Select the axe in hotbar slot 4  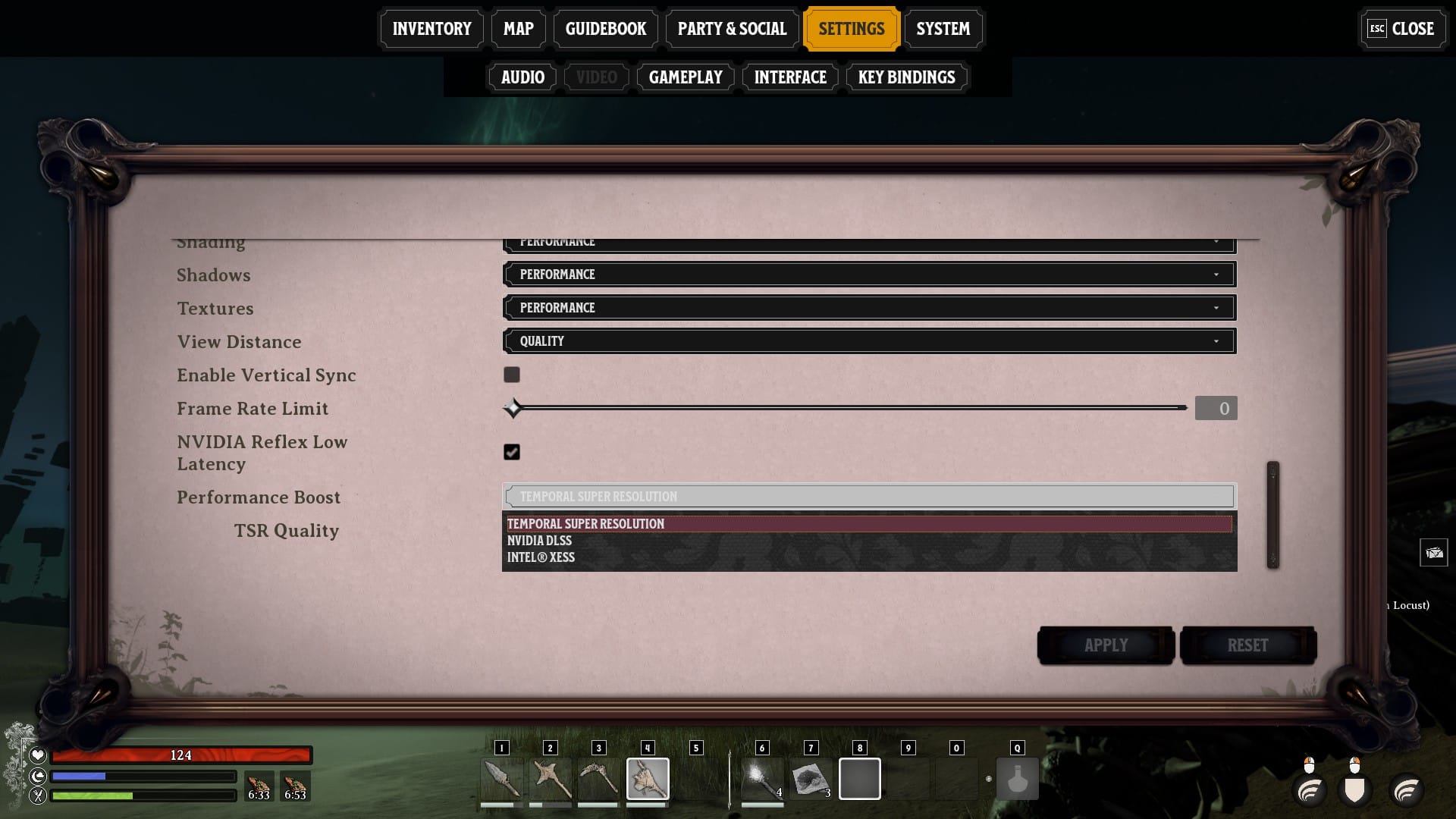[647, 779]
